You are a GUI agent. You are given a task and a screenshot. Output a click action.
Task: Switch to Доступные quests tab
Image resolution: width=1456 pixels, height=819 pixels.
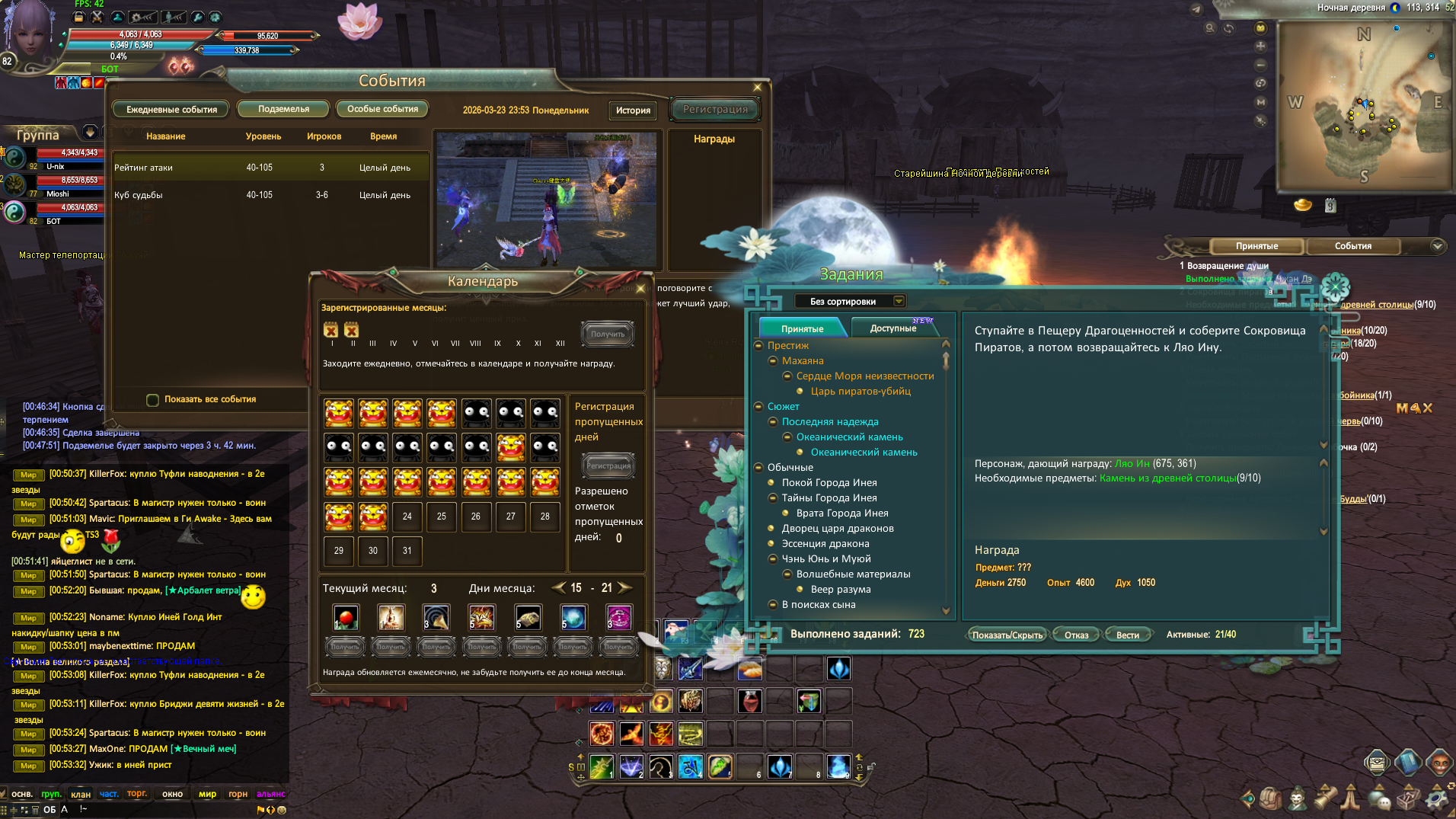click(893, 328)
